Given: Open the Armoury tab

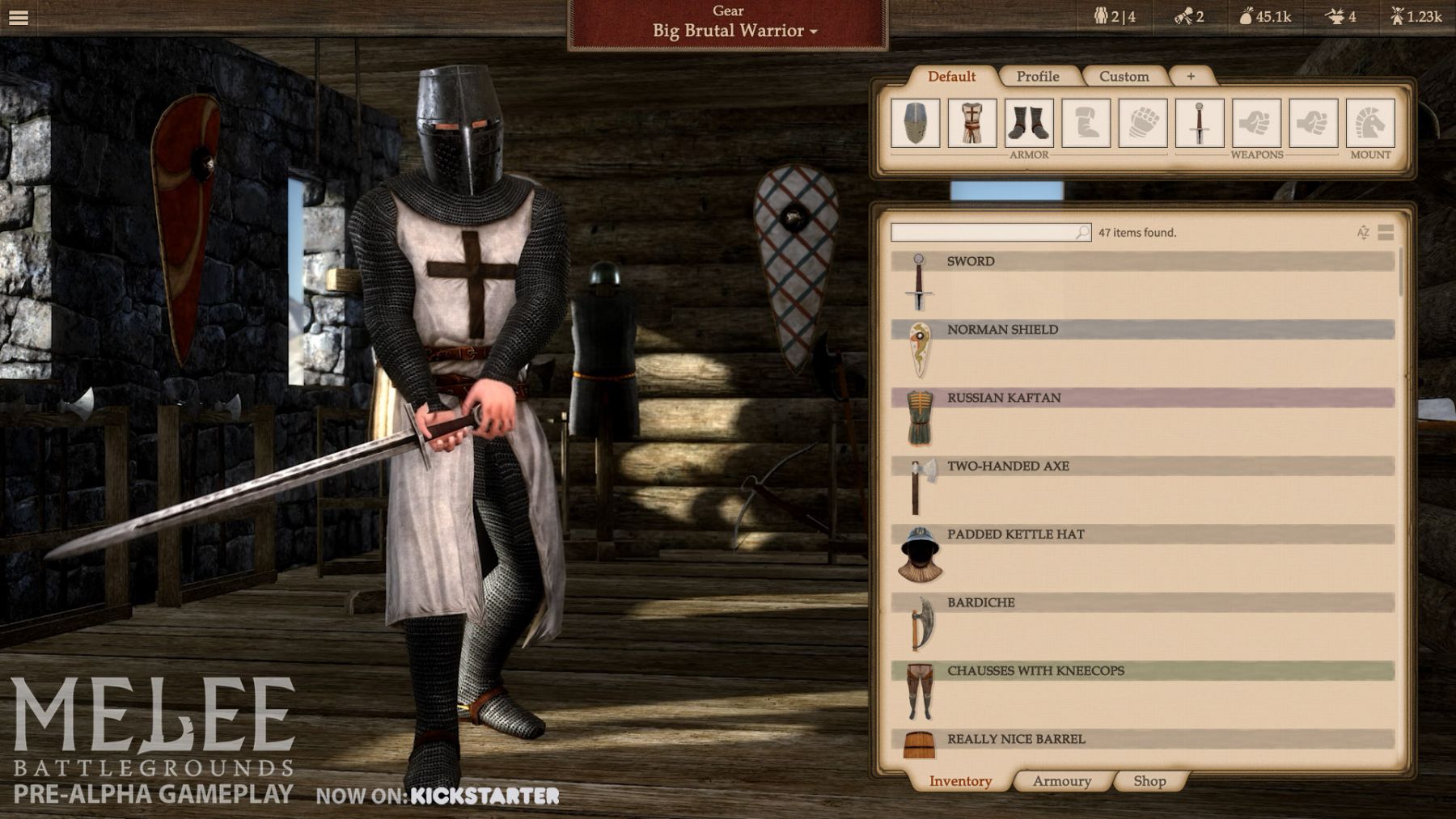Looking at the screenshot, I should [x=1061, y=781].
